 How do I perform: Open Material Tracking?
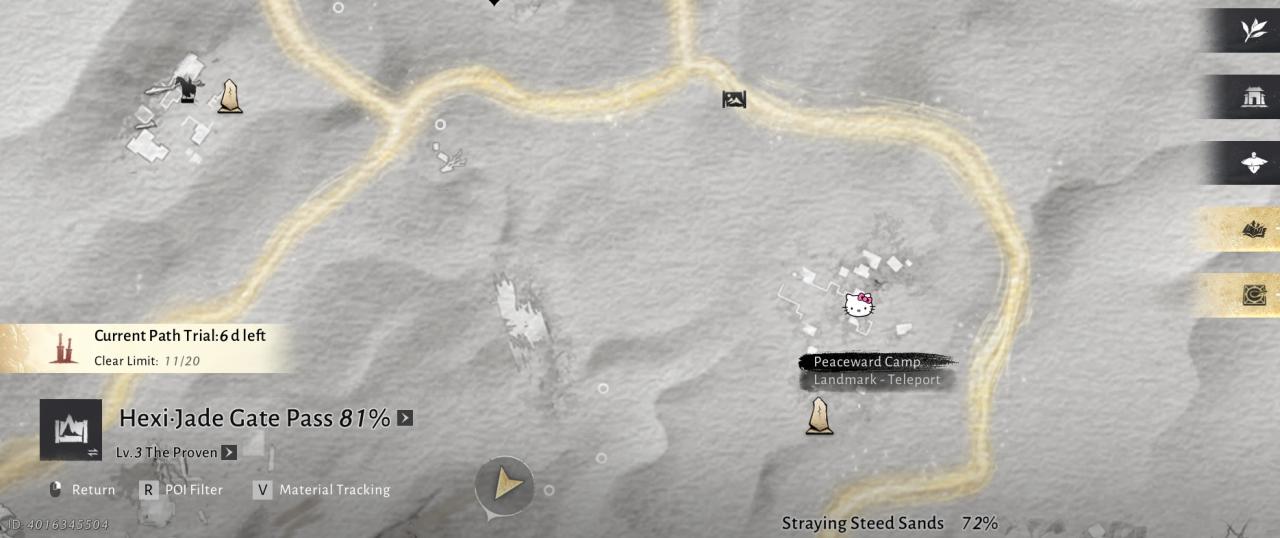click(x=322, y=490)
